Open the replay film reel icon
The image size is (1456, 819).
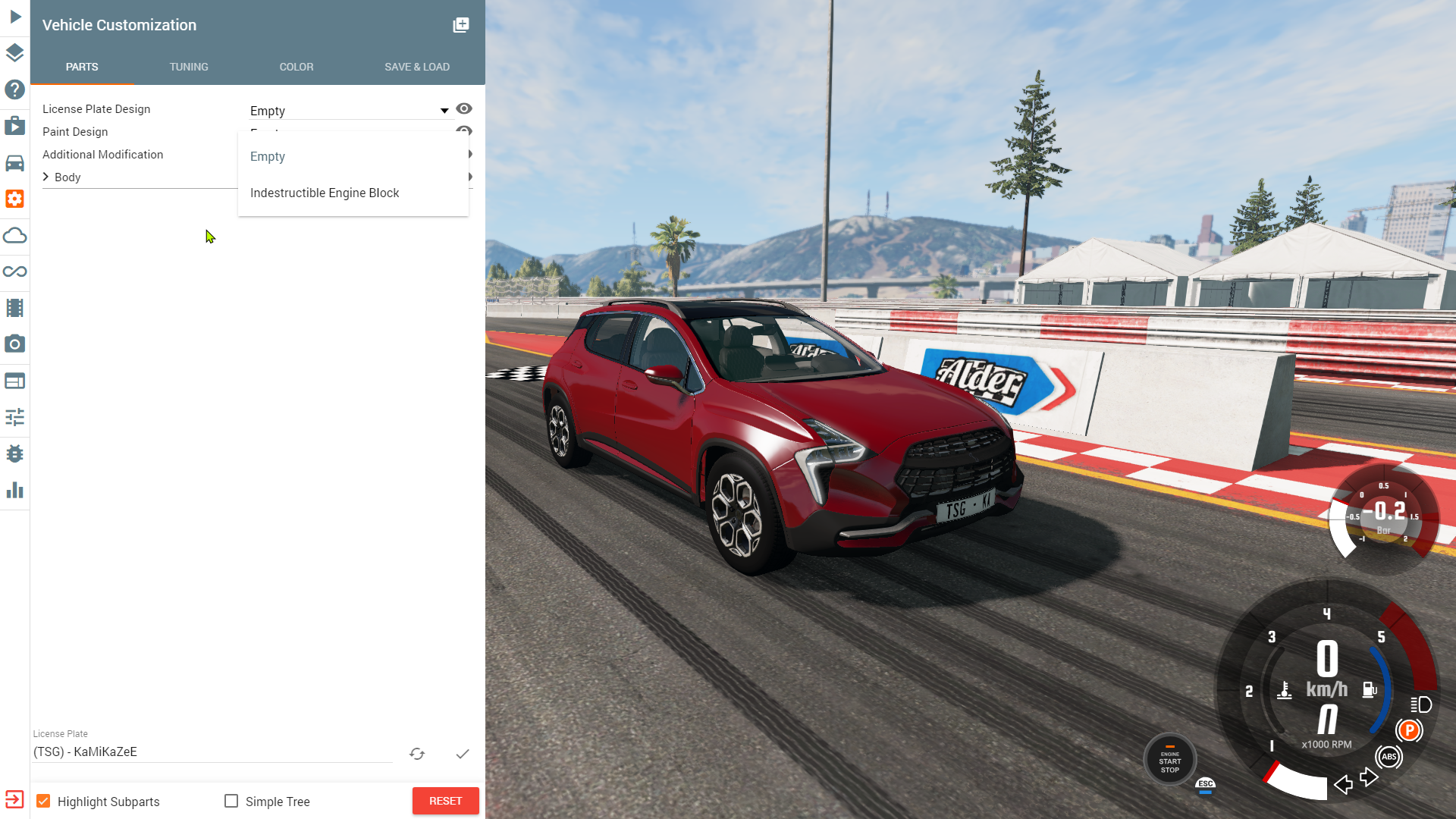14,307
